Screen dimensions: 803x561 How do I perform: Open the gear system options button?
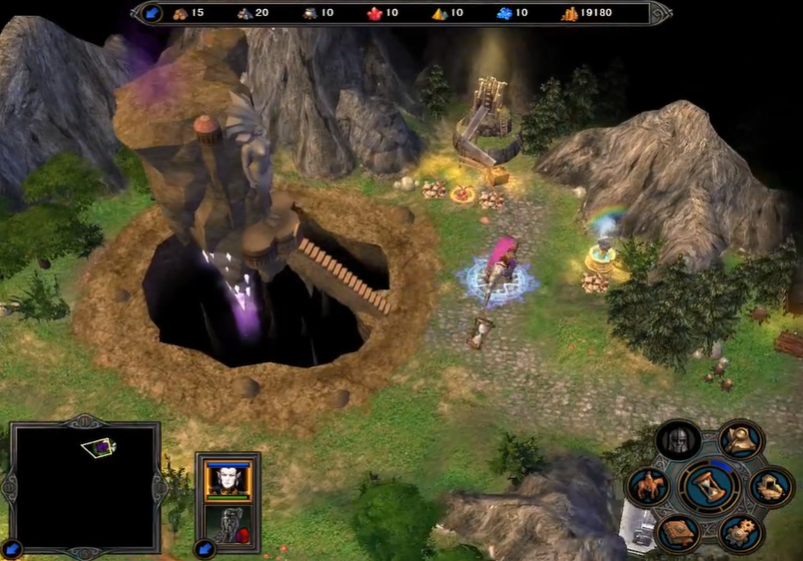(741, 531)
